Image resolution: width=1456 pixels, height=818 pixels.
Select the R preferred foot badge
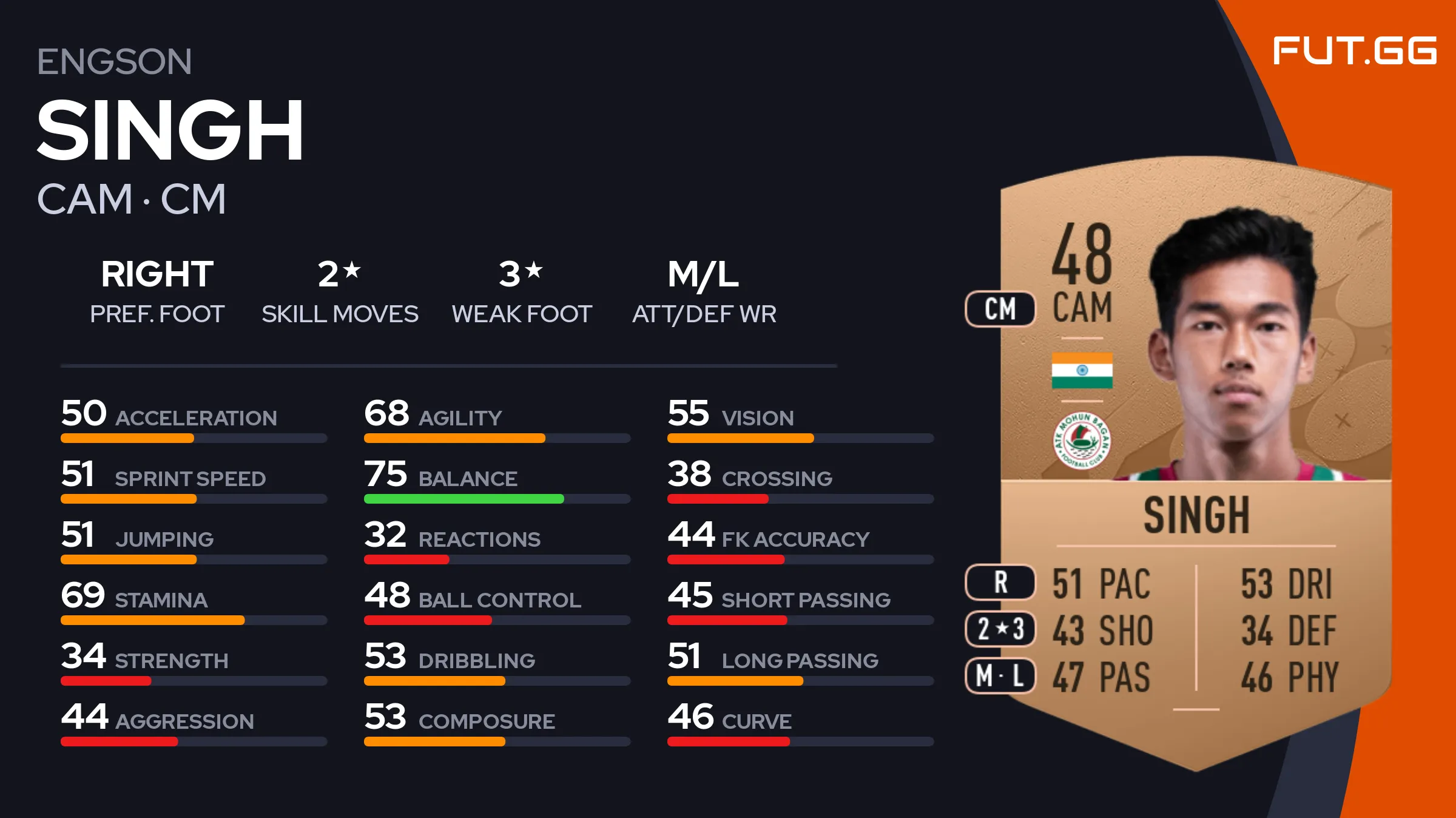[x=1000, y=582]
